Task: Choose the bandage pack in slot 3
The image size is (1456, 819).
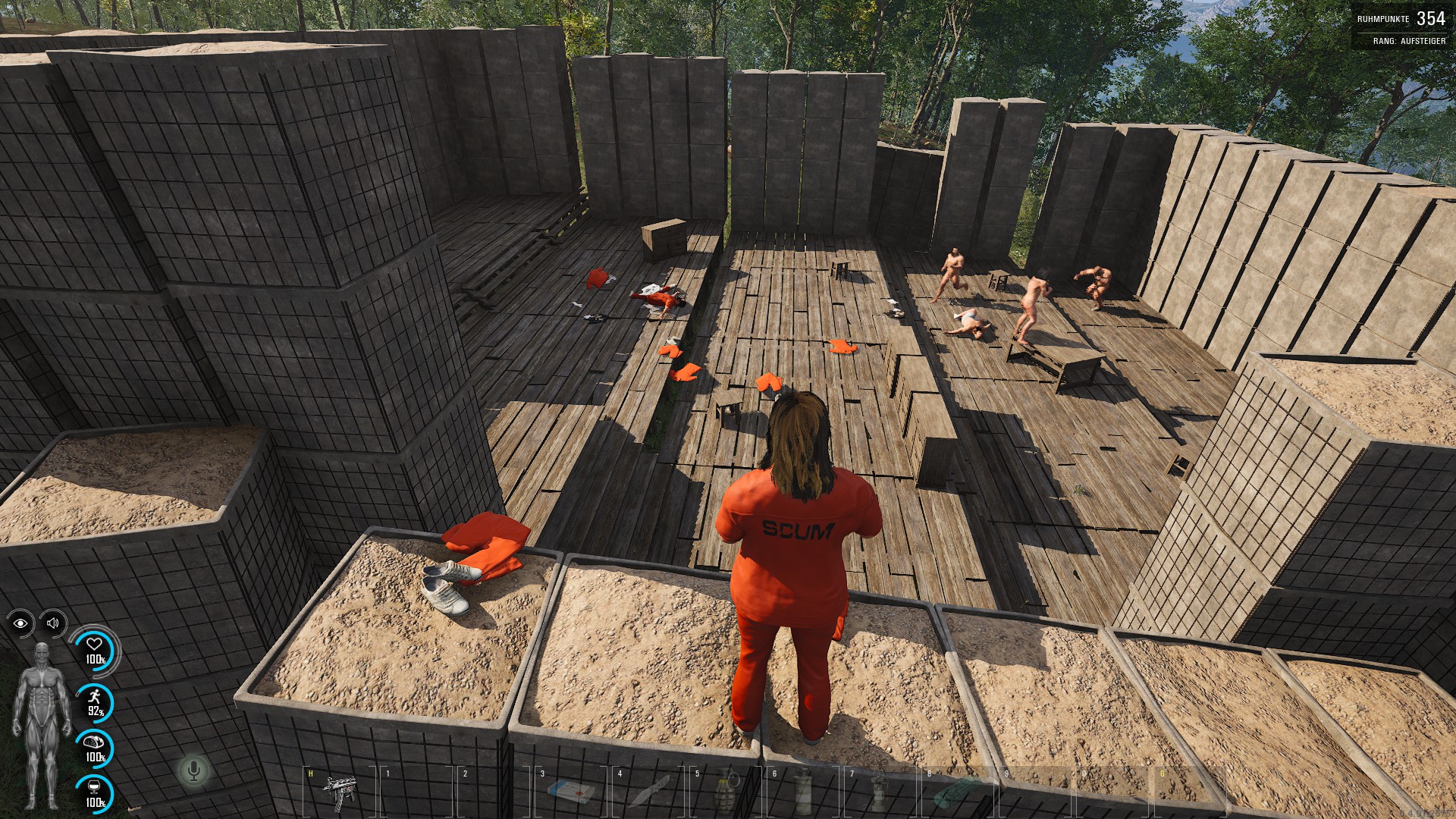Action: pos(571,792)
